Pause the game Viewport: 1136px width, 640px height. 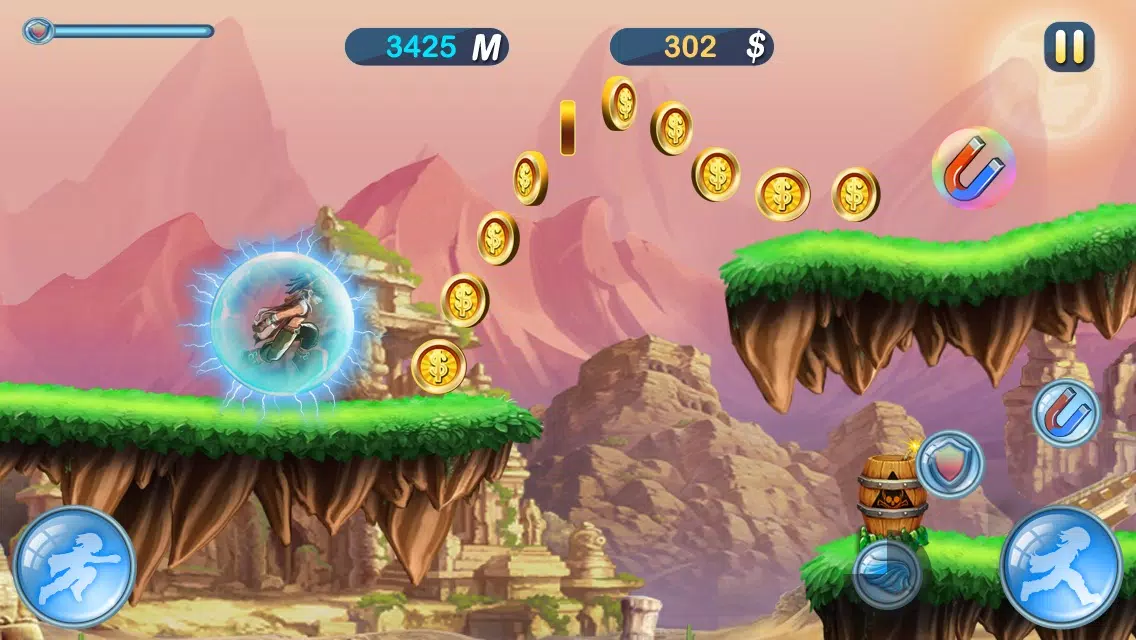[x=1069, y=47]
